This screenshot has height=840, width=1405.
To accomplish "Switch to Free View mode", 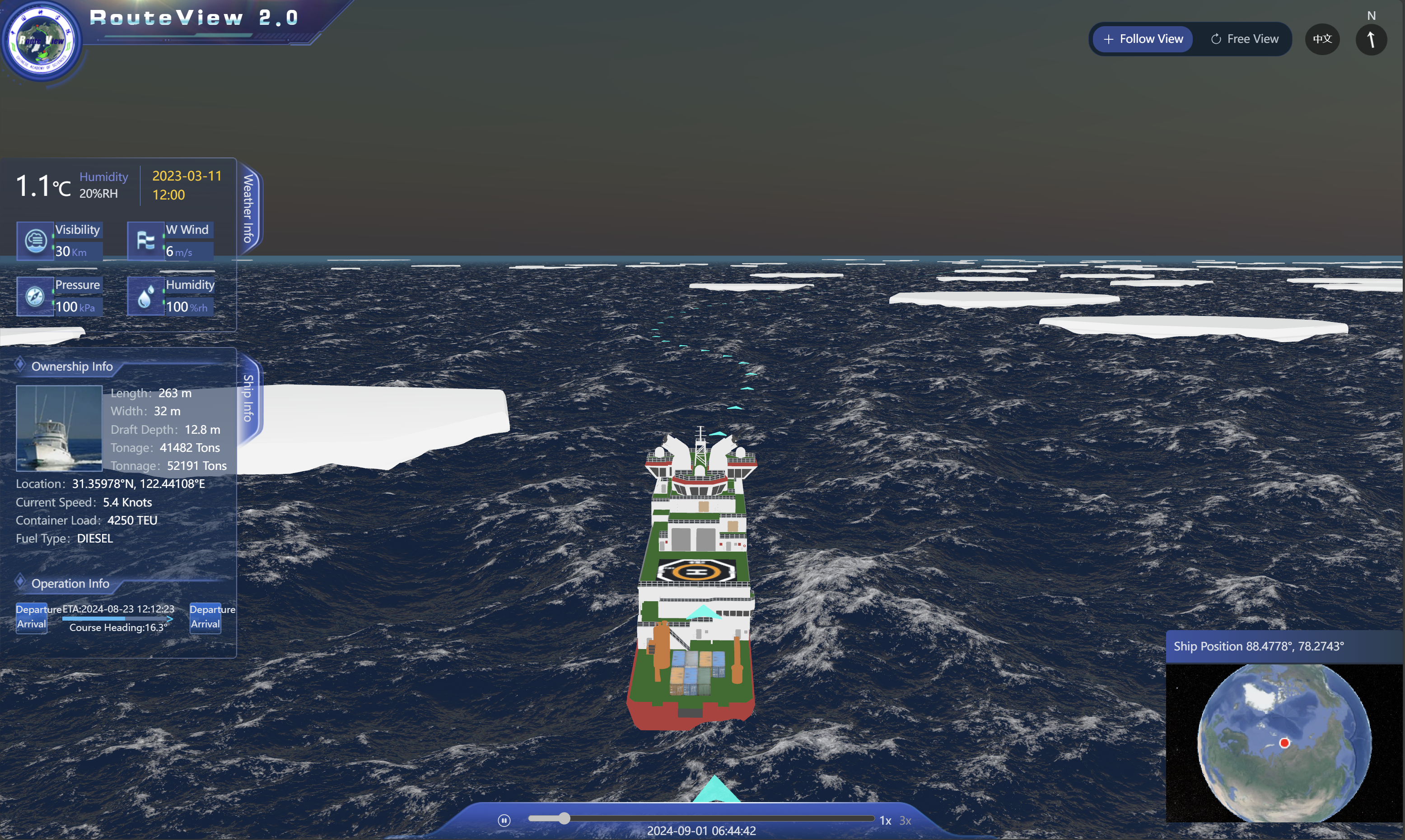I will pos(1244,39).
